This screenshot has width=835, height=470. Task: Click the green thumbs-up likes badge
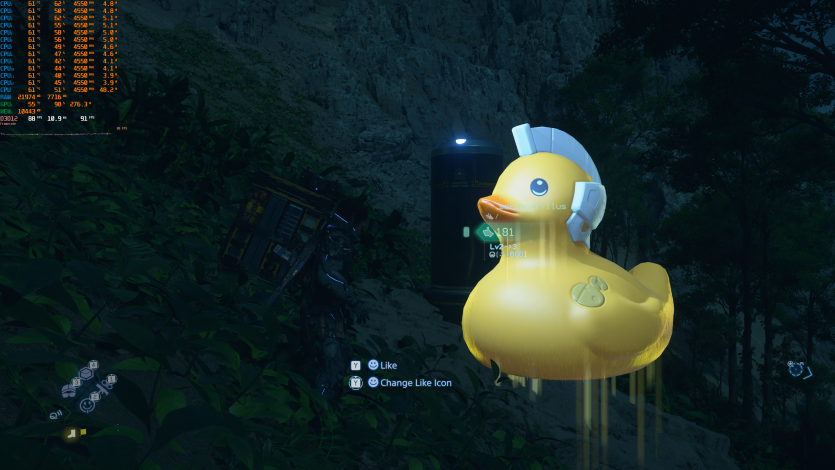tap(487, 232)
